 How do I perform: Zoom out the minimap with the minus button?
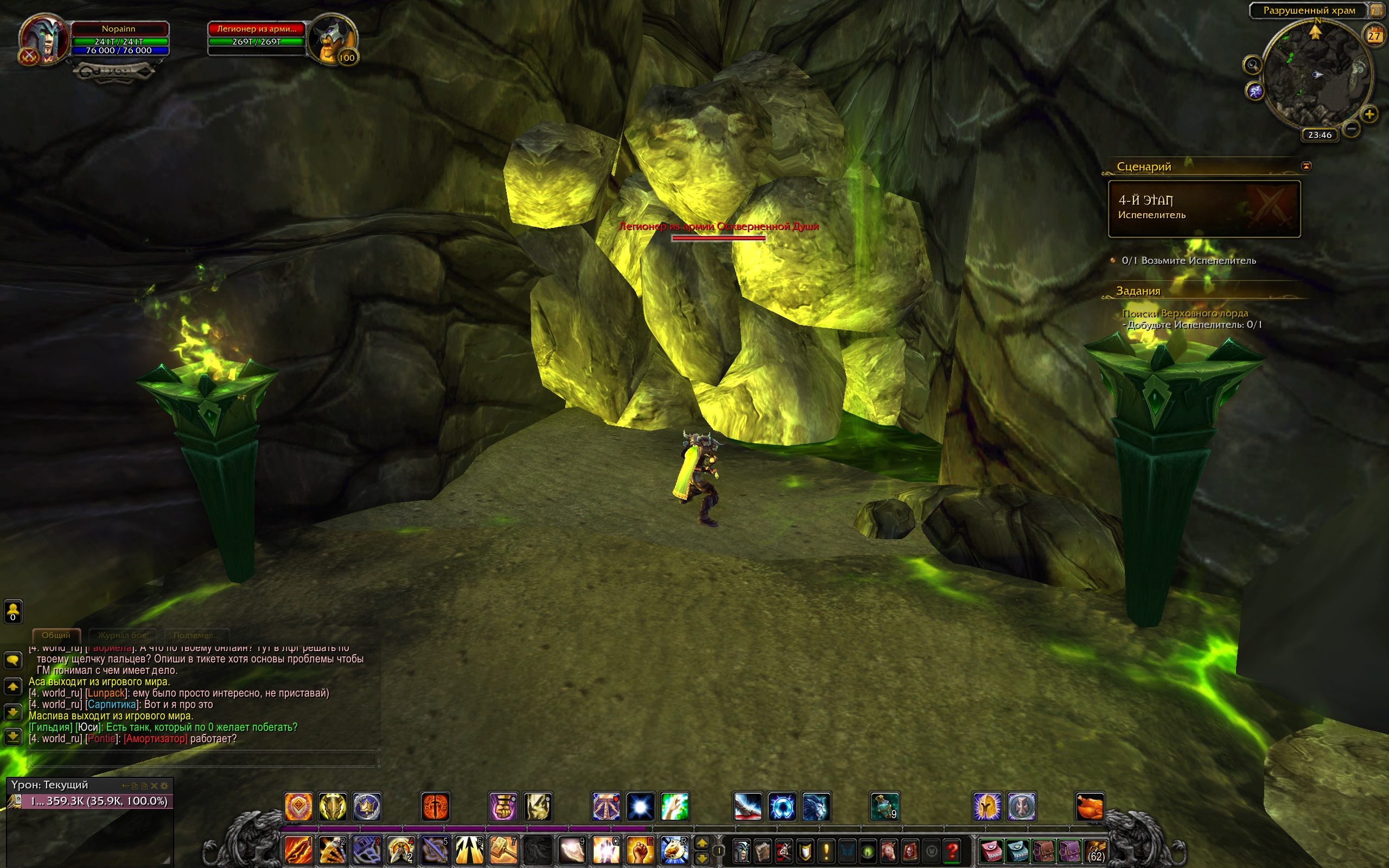[1351, 129]
